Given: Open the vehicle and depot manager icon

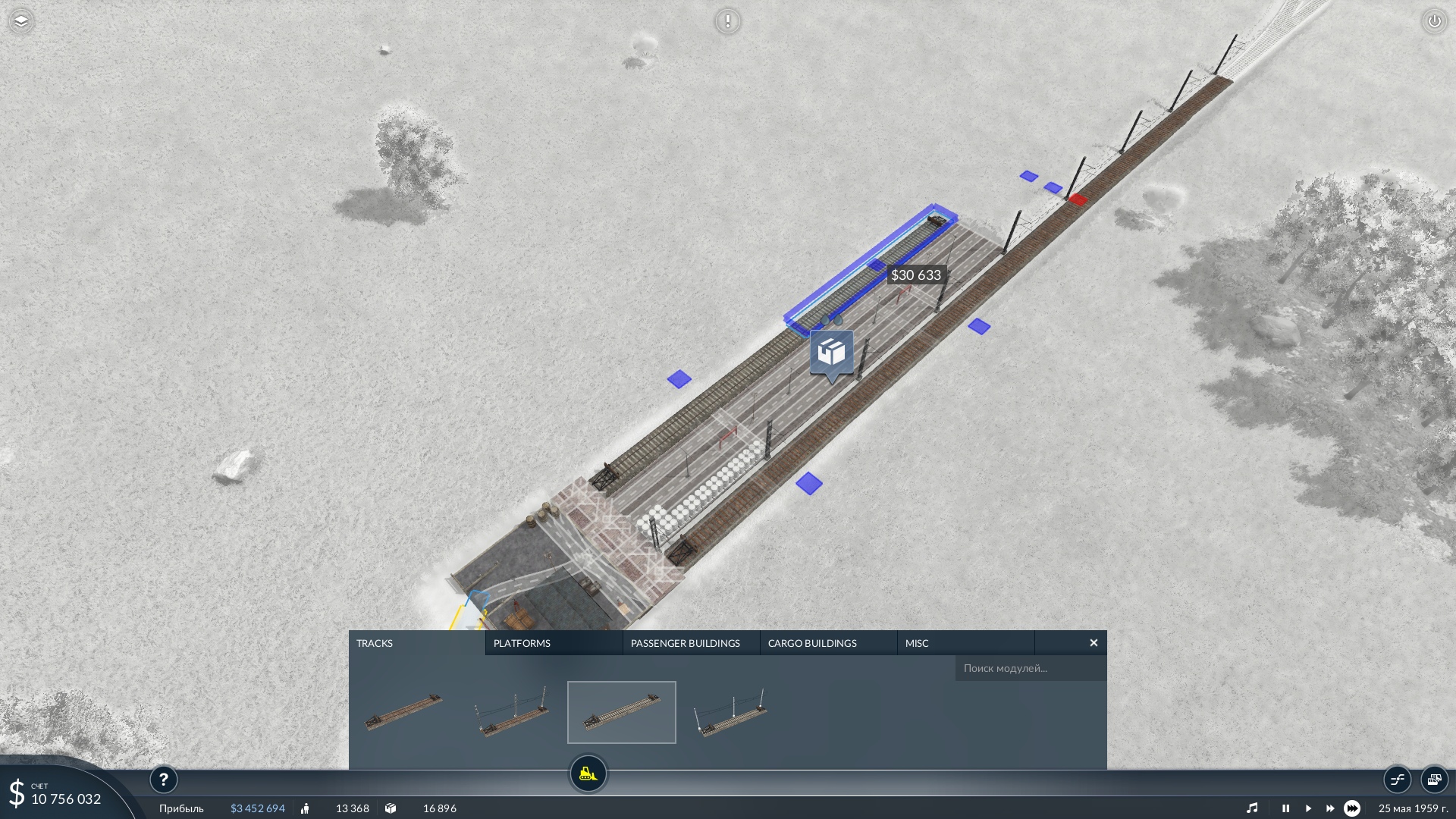Looking at the screenshot, I should click(x=1434, y=780).
